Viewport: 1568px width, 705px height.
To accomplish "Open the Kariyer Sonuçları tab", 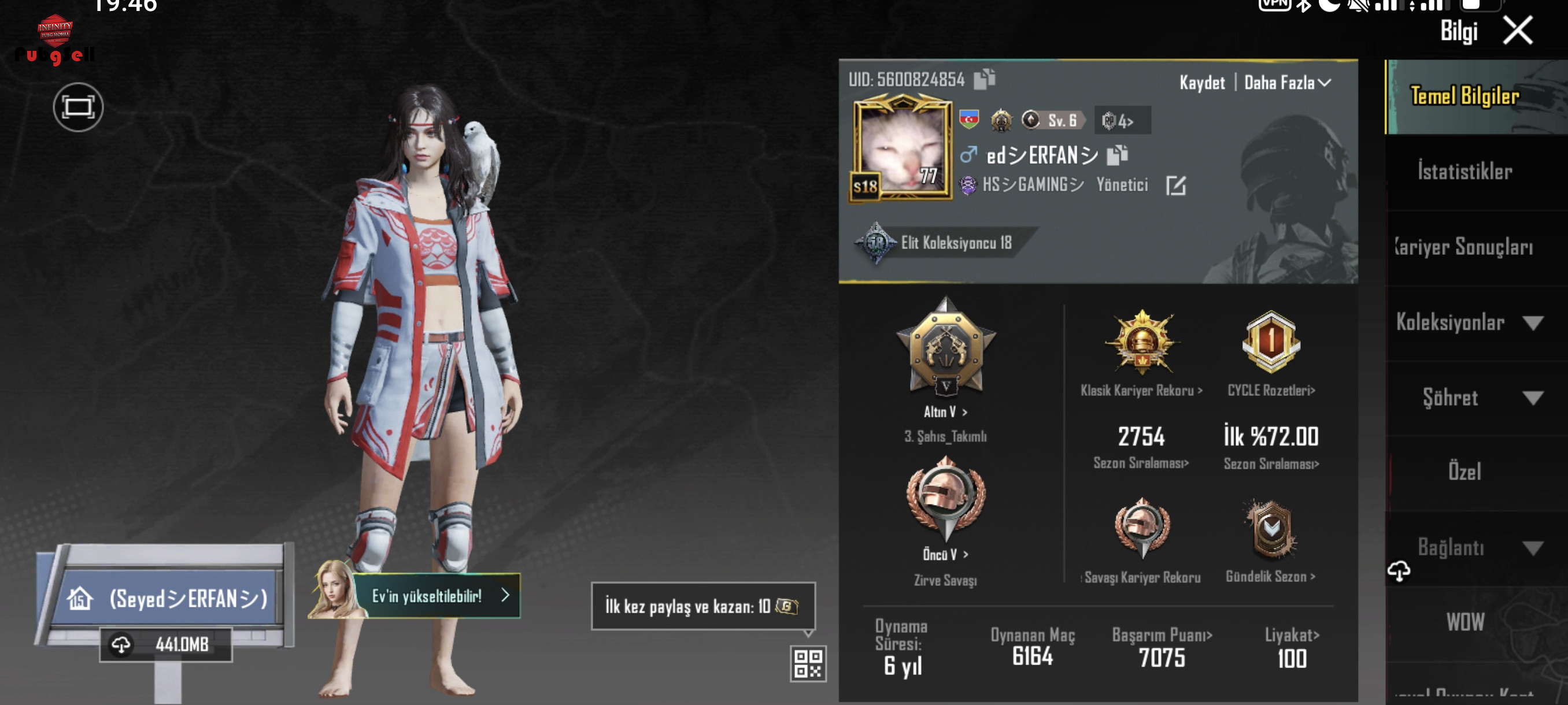I will [x=1465, y=247].
